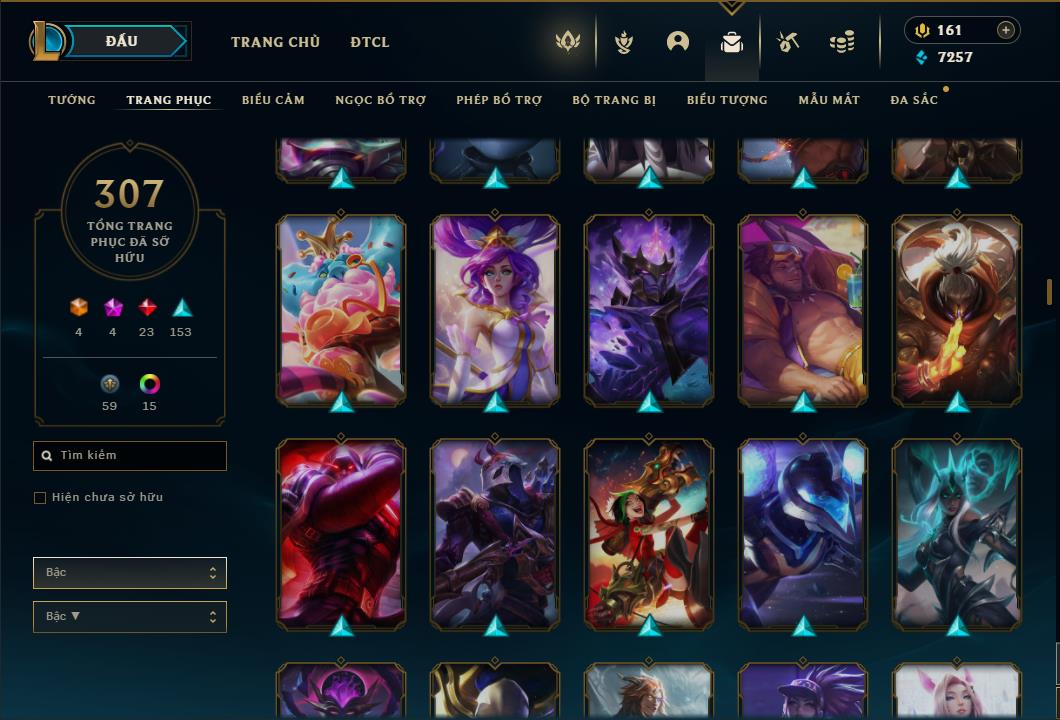
Task: Open the Bậc filter dropdown
Action: tap(130, 573)
